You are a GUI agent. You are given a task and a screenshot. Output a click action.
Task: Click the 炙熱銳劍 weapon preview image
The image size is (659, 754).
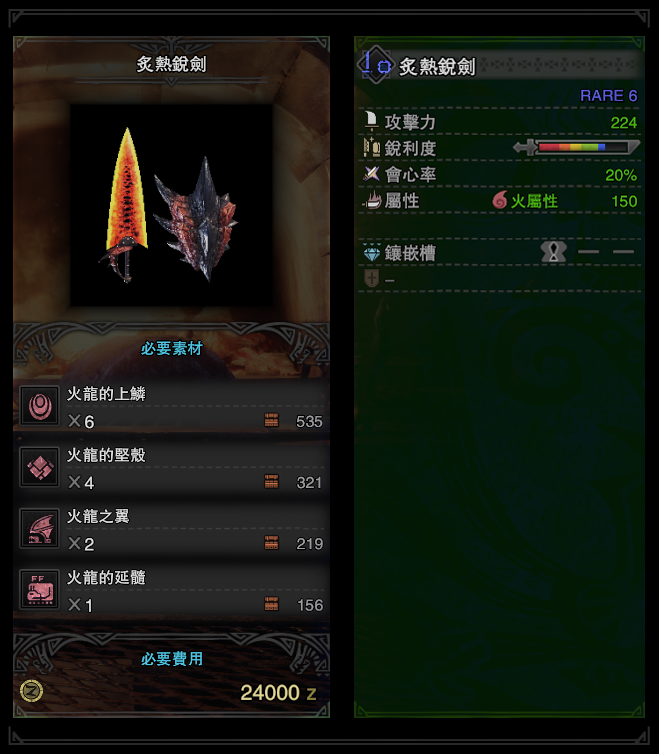click(171, 205)
